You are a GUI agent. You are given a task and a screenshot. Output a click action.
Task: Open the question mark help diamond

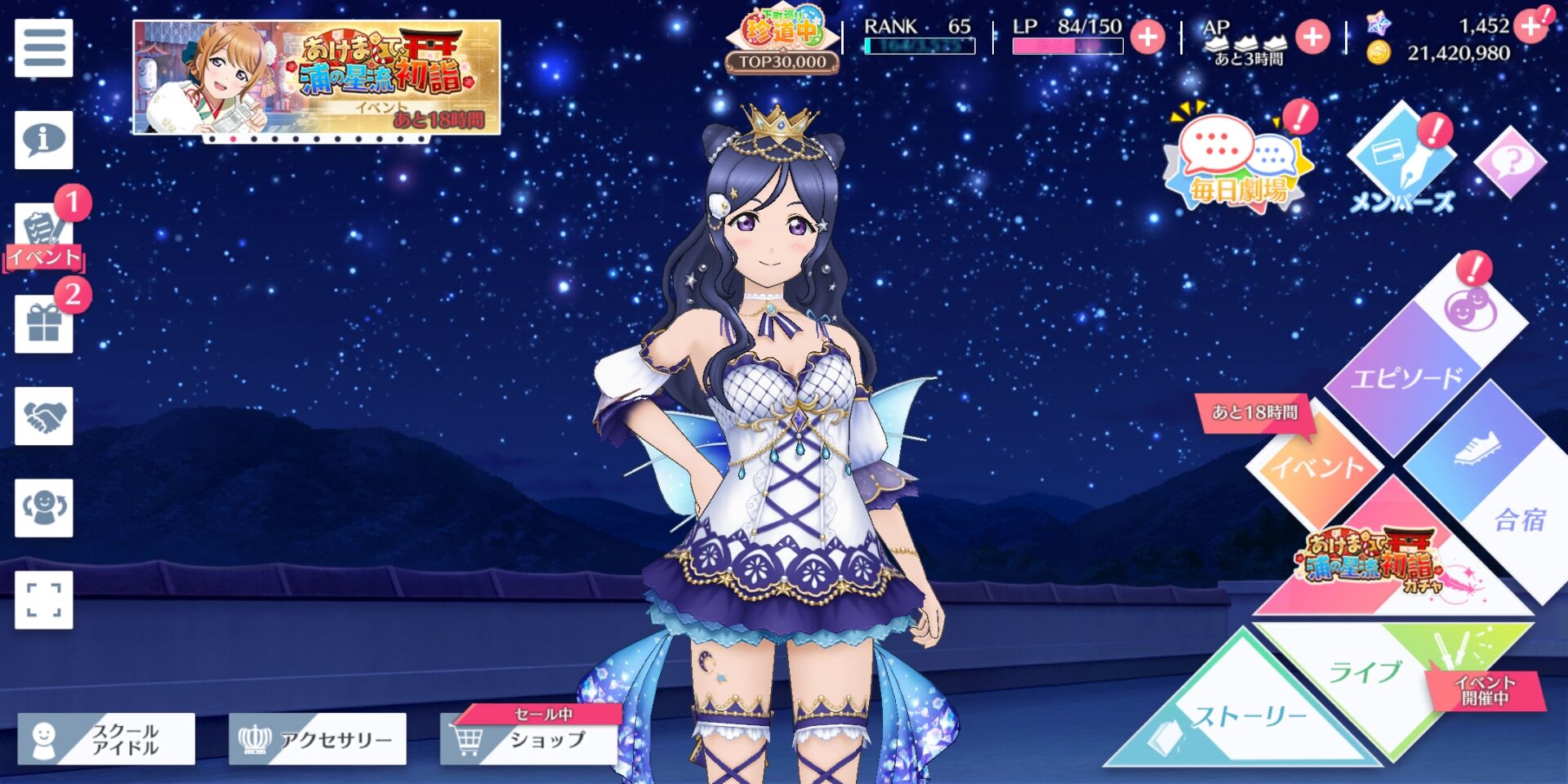pos(1510,162)
